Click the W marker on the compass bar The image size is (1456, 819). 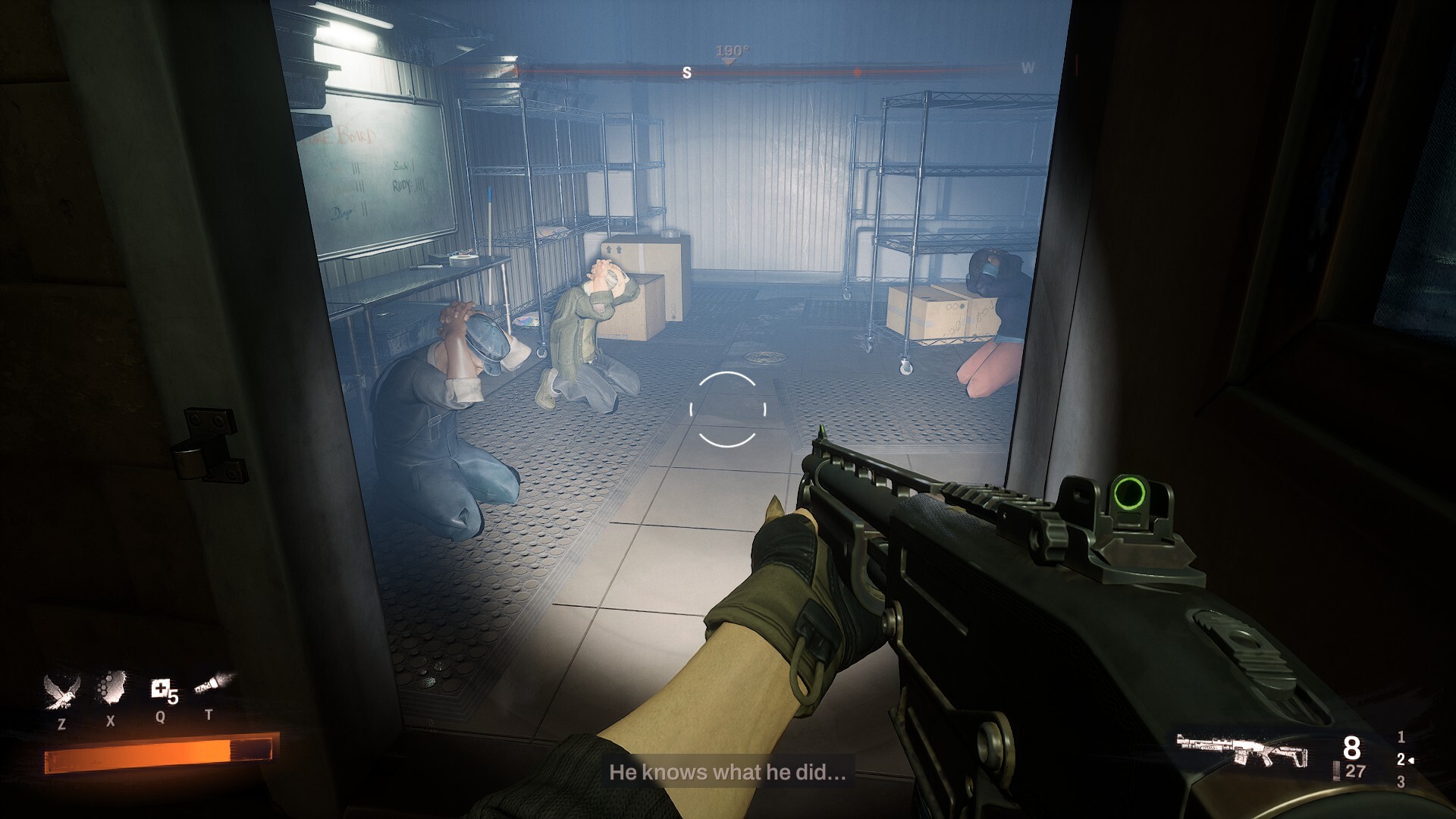tap(1028, 68)
